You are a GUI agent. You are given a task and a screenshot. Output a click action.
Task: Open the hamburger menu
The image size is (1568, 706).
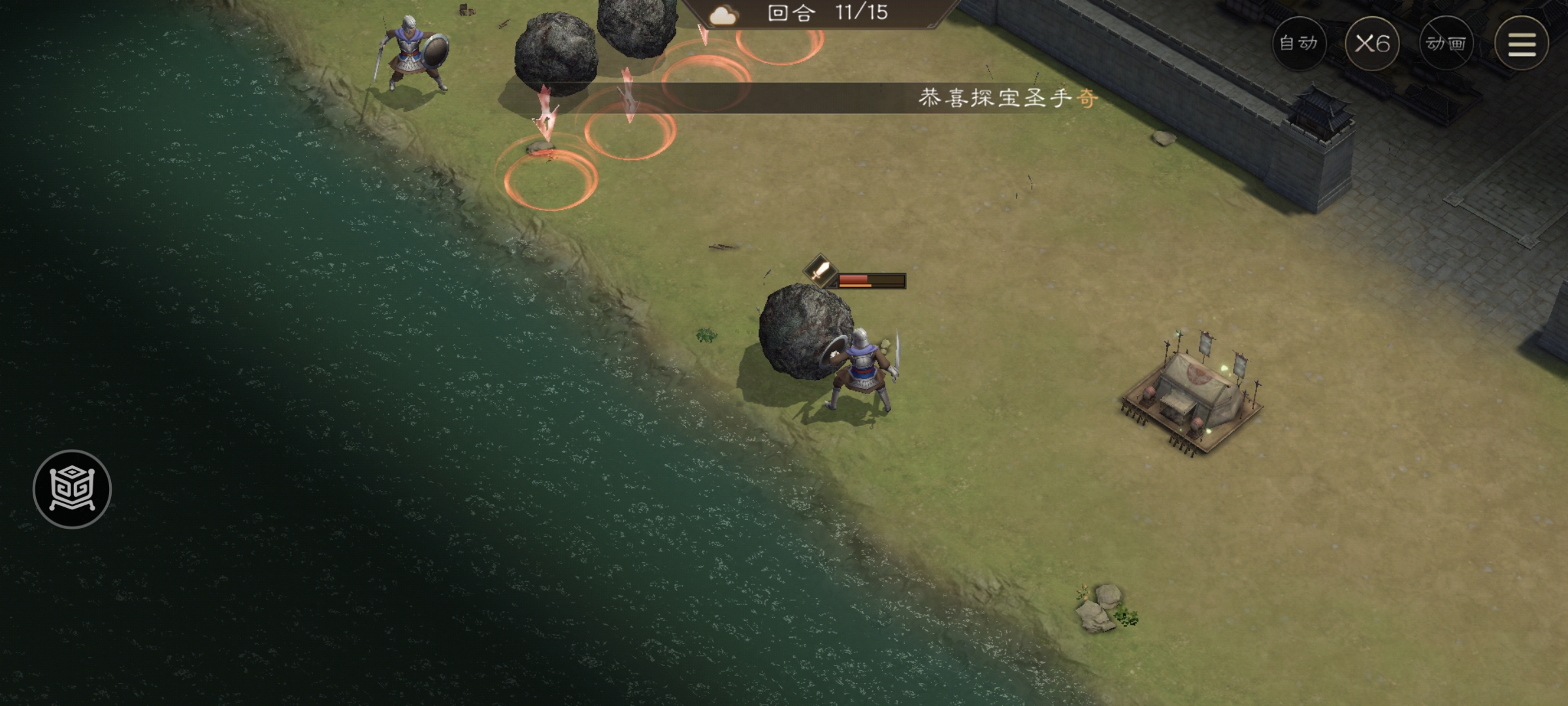pos(1522,43)
